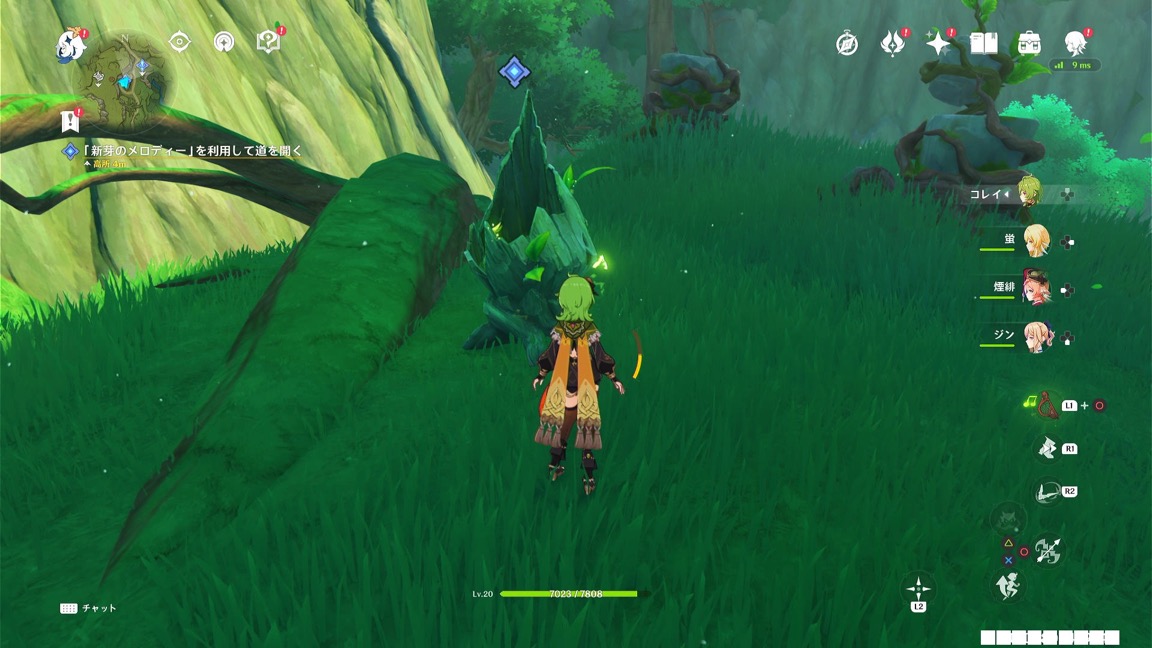Image resolution: width=1152 pixels, height=648 pixels.
Task: Open the four-pointed star wish icon
Action: tap(938, 43)
